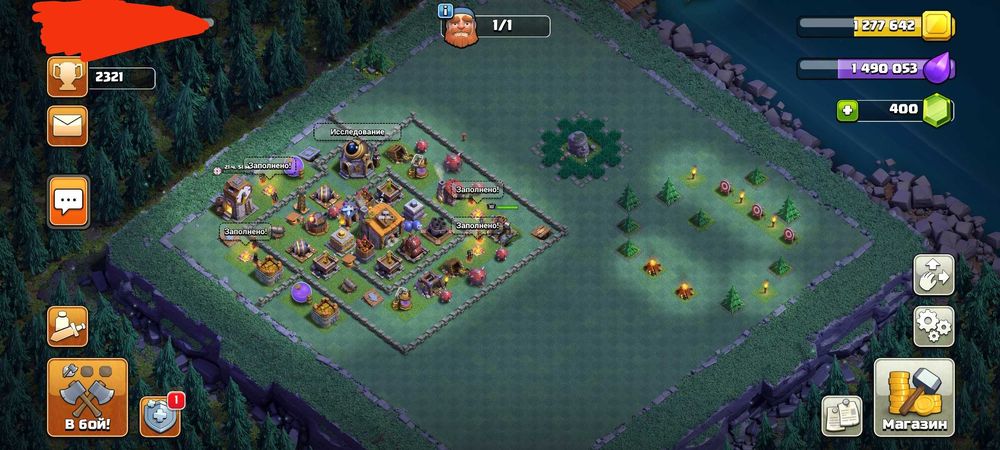Open the Магазин shop
Viewport: 1000px width, 450px height.
[914, 398]
